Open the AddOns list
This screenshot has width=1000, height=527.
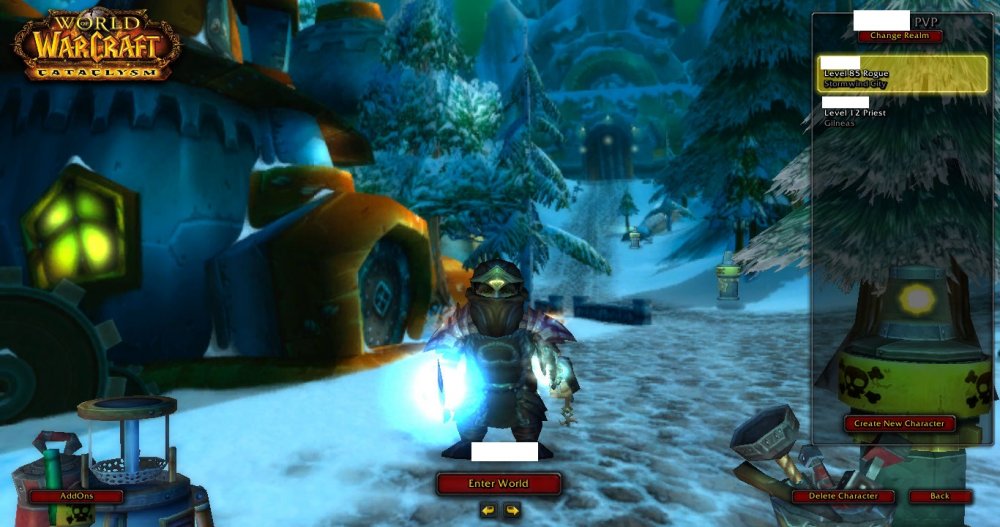pyautogui.click(x=76, y=496)
